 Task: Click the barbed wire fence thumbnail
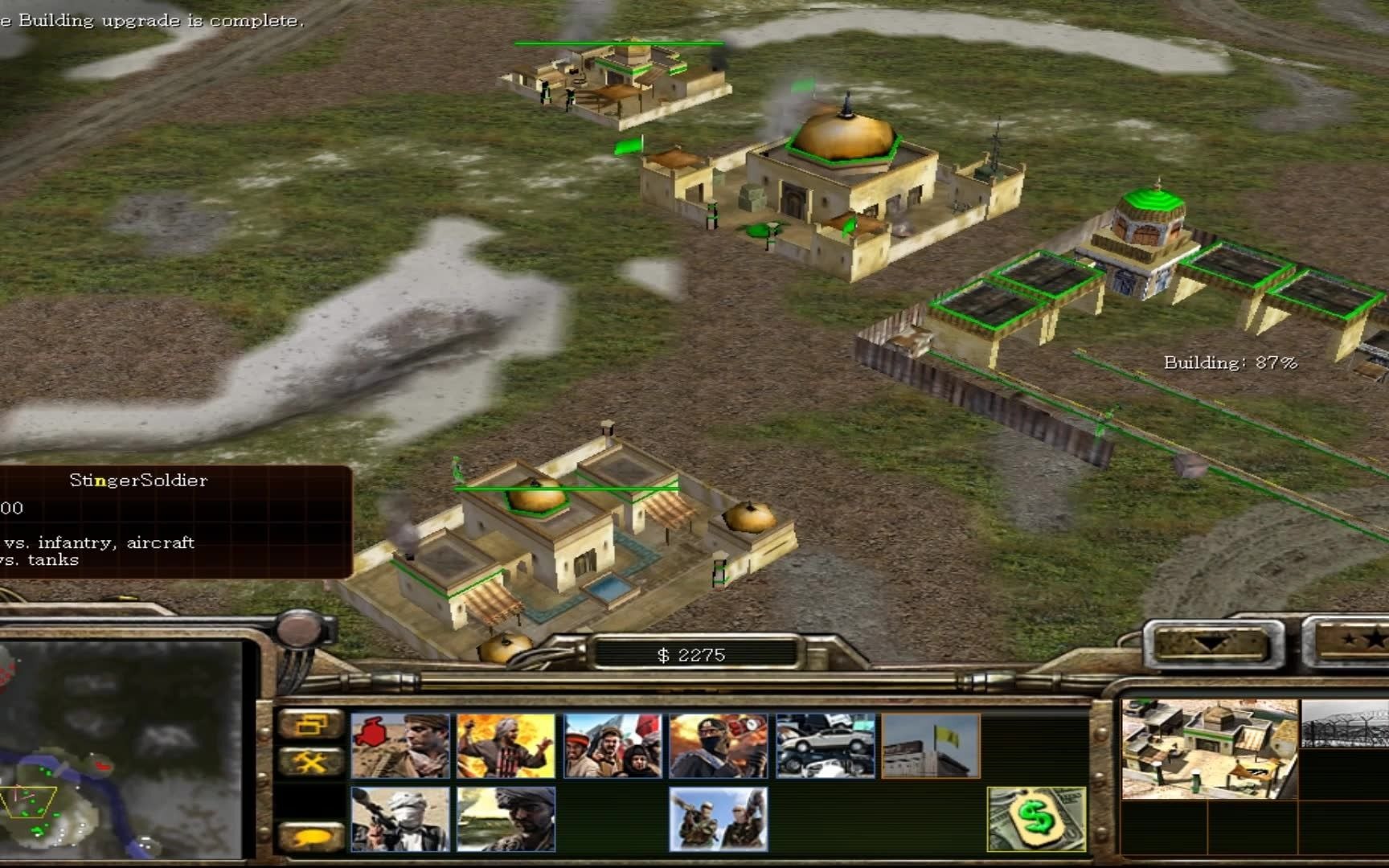(1344, 723)
